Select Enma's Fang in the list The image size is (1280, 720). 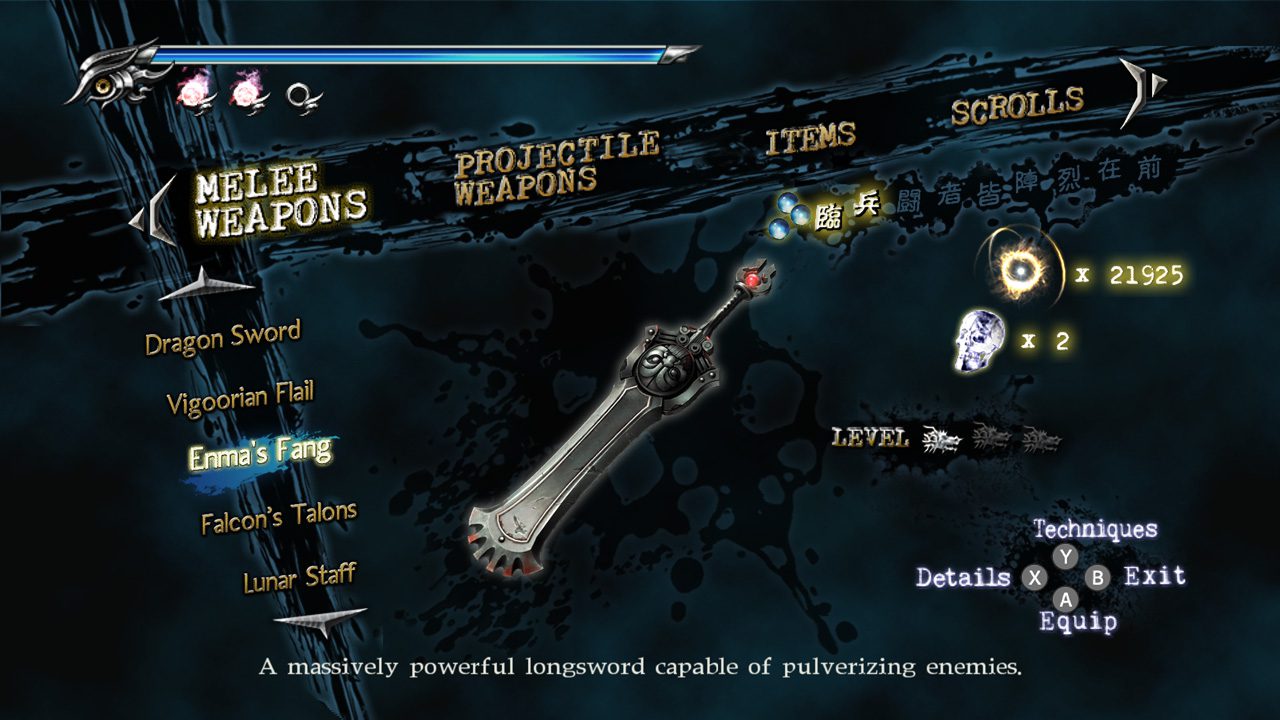[260, 454]
